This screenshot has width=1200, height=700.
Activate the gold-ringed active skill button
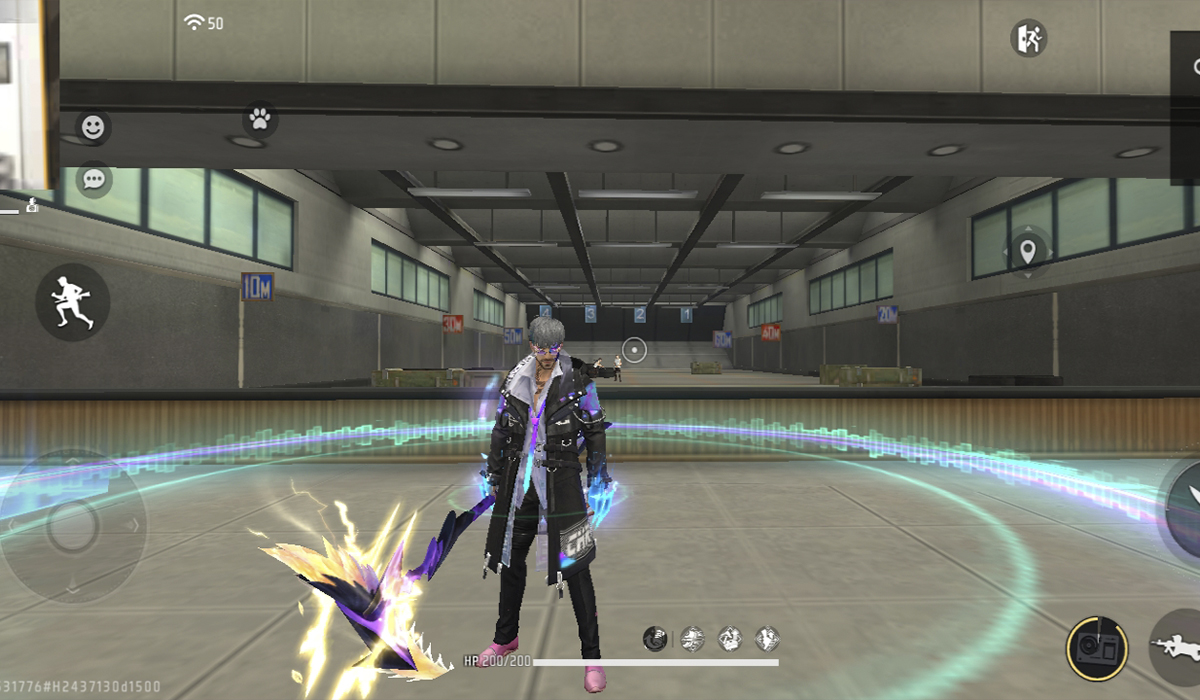pyautogui.click(x=1097, y=649)
